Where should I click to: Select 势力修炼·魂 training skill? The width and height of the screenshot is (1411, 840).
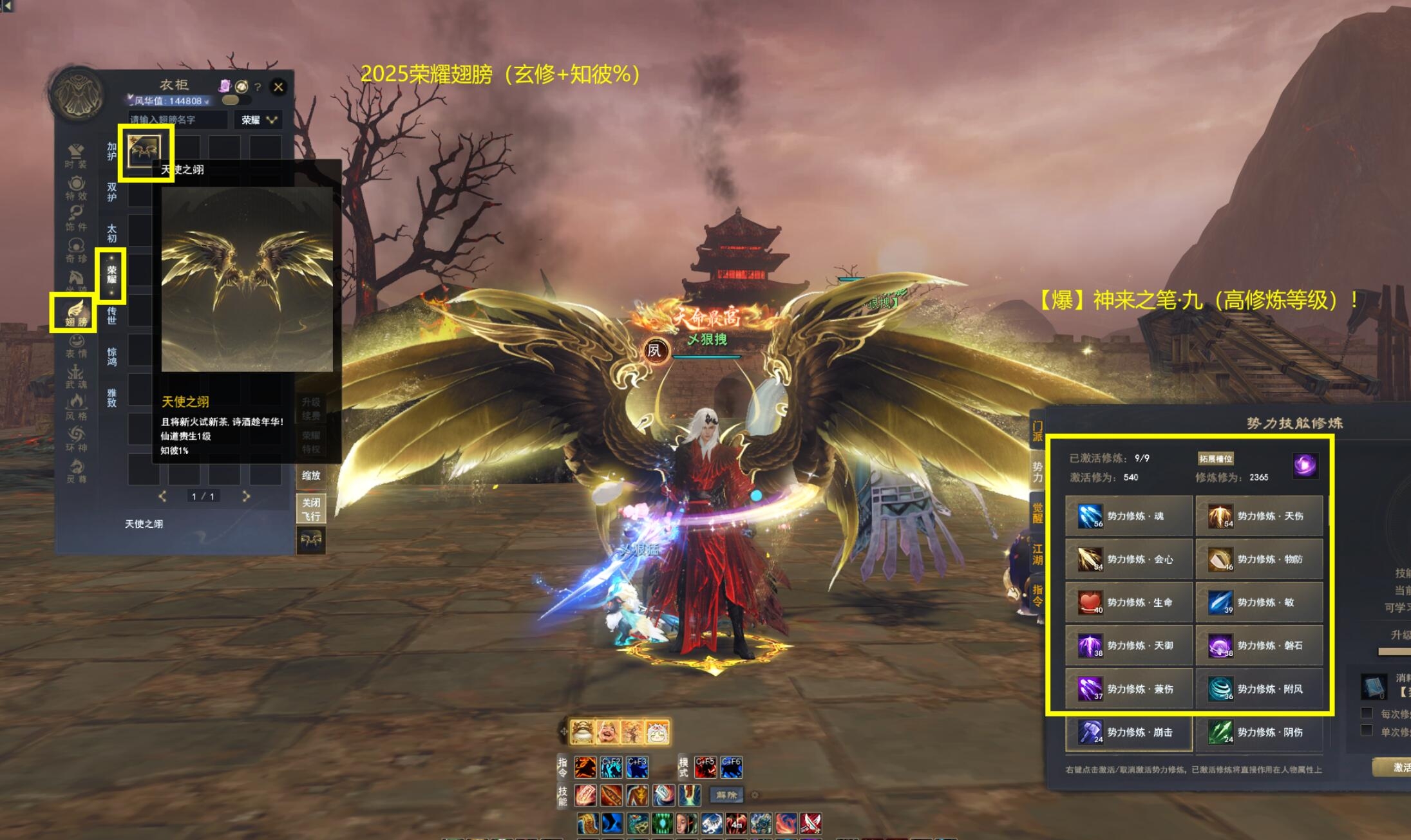[x=1128, y=516]
